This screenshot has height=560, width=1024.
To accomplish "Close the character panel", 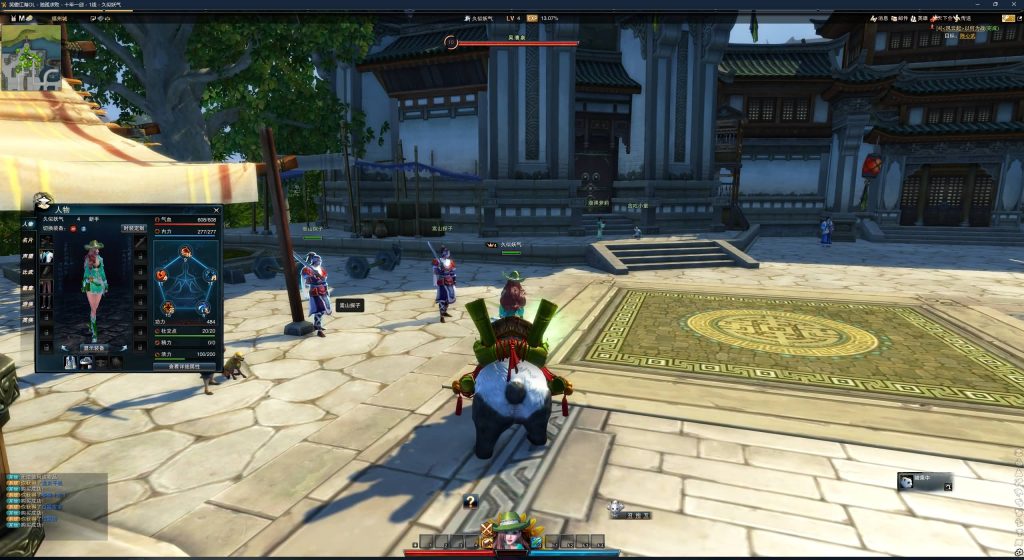I will point(217,210).
